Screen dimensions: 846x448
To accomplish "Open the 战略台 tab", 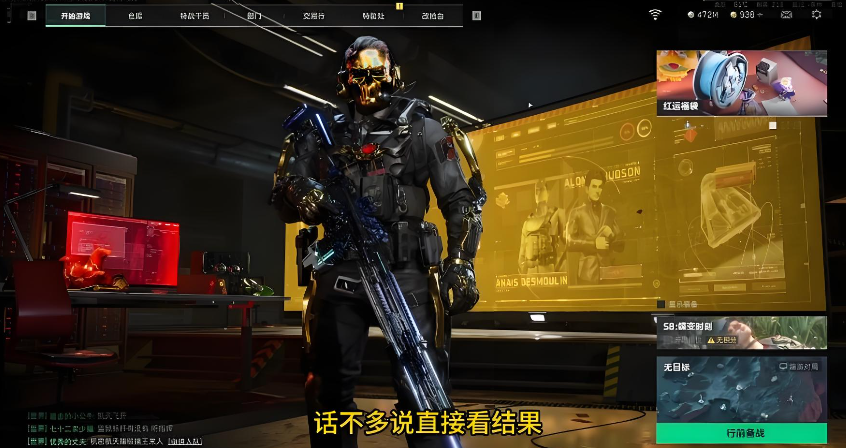I will pyautogui.click(x=432, y=16).
